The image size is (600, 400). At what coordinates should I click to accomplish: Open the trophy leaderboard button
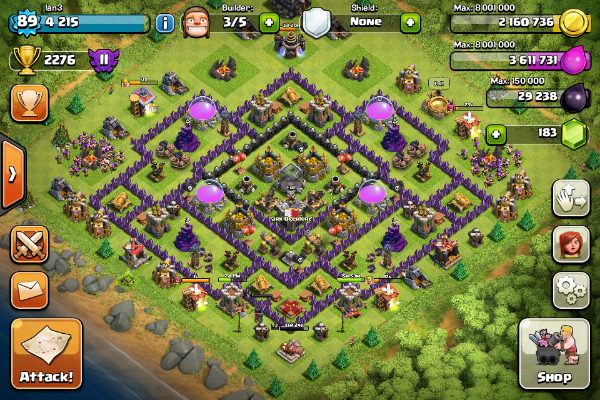(29, 103)
